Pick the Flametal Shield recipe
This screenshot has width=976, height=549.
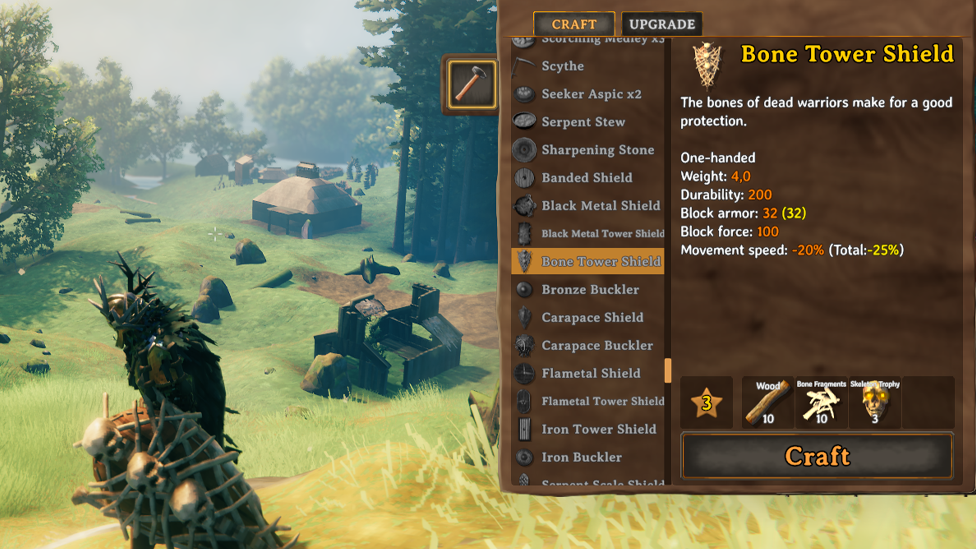click(591, 374)
